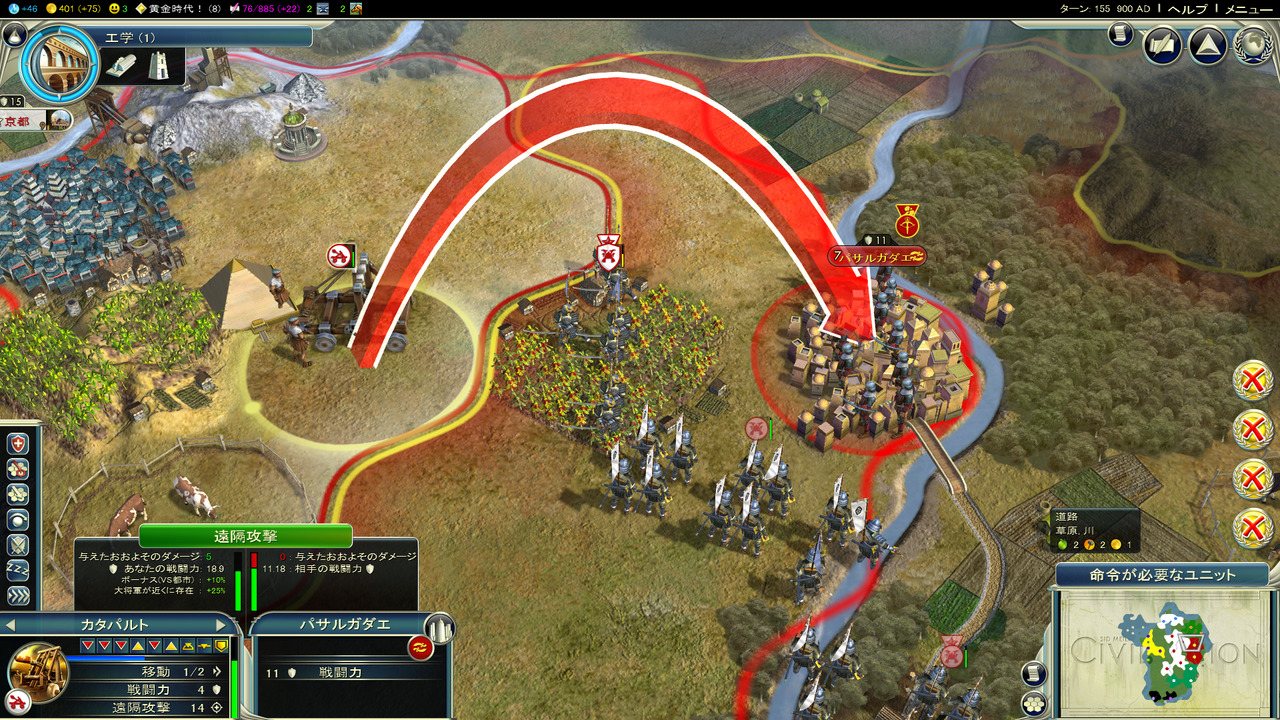Toggle the hex grid map options button
This screenshot has height=720, width=1280.
[x=1034, y=703]
